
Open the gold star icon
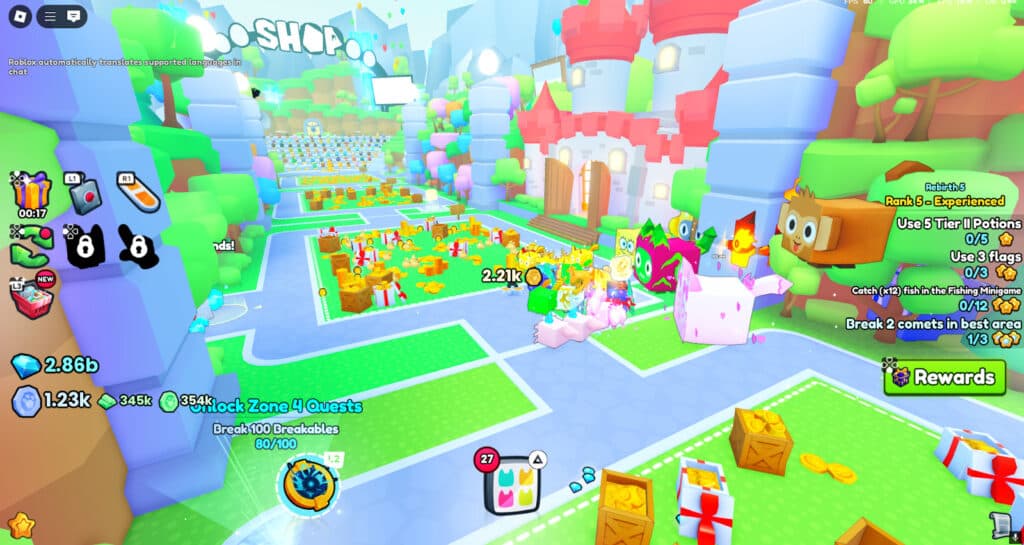click(20, 524)
